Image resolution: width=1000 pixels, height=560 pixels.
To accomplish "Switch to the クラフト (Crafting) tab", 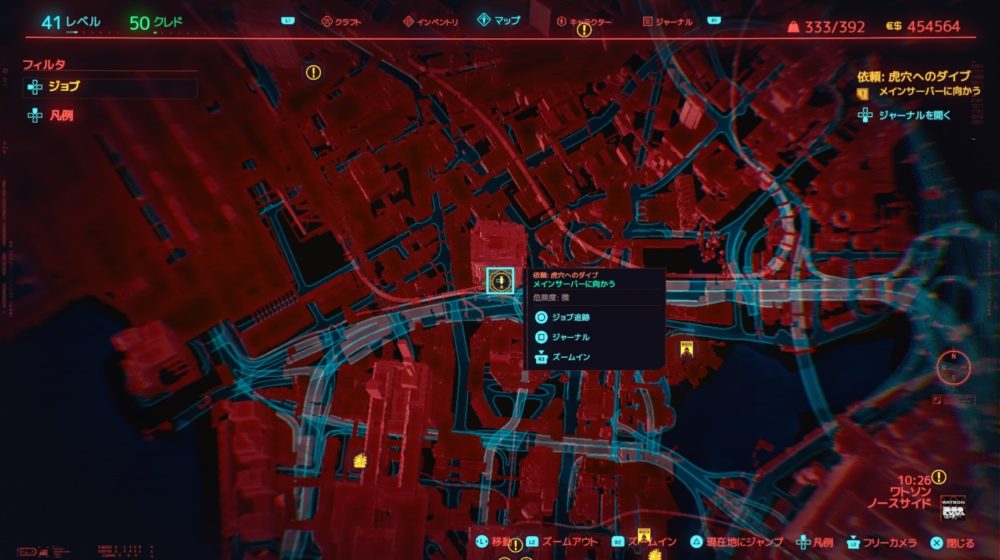I will (345, 20).
